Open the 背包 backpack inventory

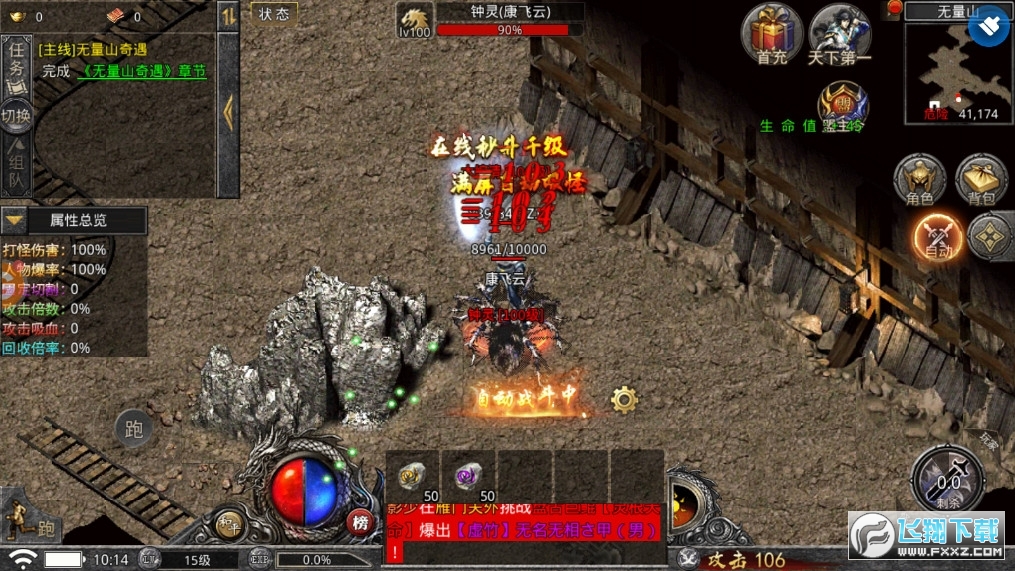tap(981, 181)
